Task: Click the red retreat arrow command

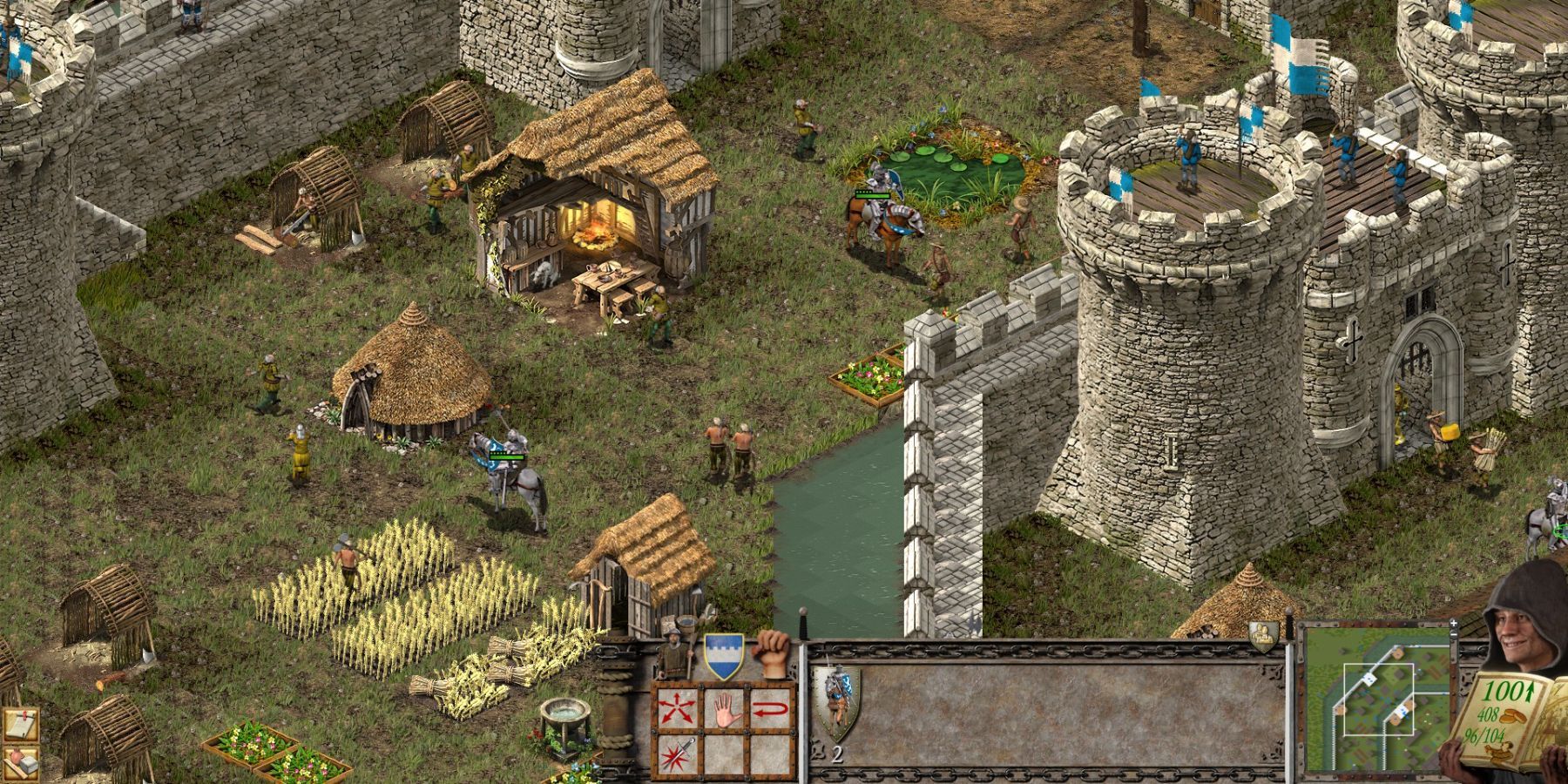Action: click(771, 708)
